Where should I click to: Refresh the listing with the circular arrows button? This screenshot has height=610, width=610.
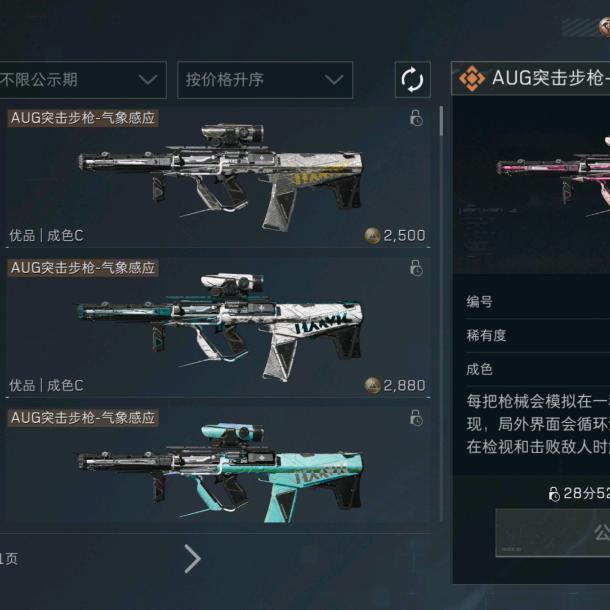411,80
